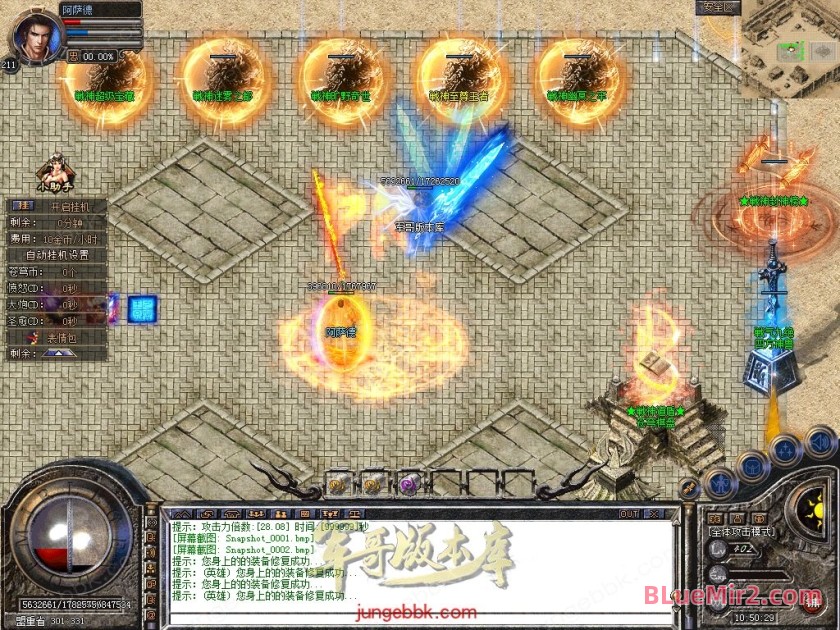Viewport: 840px width, 630px height.
Task: Click the blue square icon beside the assistant panel
Action: pyautogui.click(x=142, y=309)
